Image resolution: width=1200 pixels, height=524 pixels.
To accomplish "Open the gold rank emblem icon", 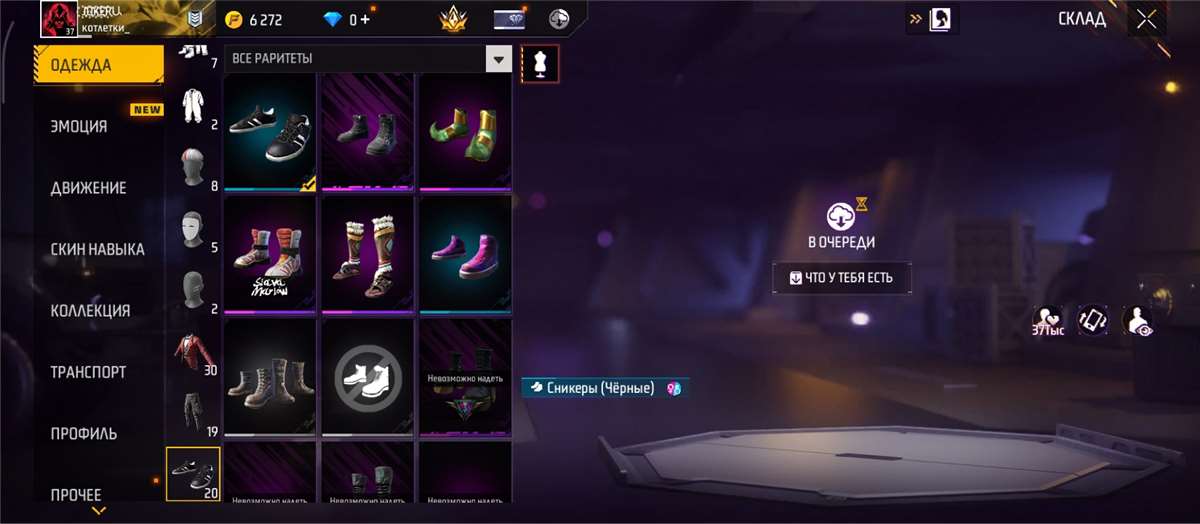I will pyautogui.click(x=455, y=19).
